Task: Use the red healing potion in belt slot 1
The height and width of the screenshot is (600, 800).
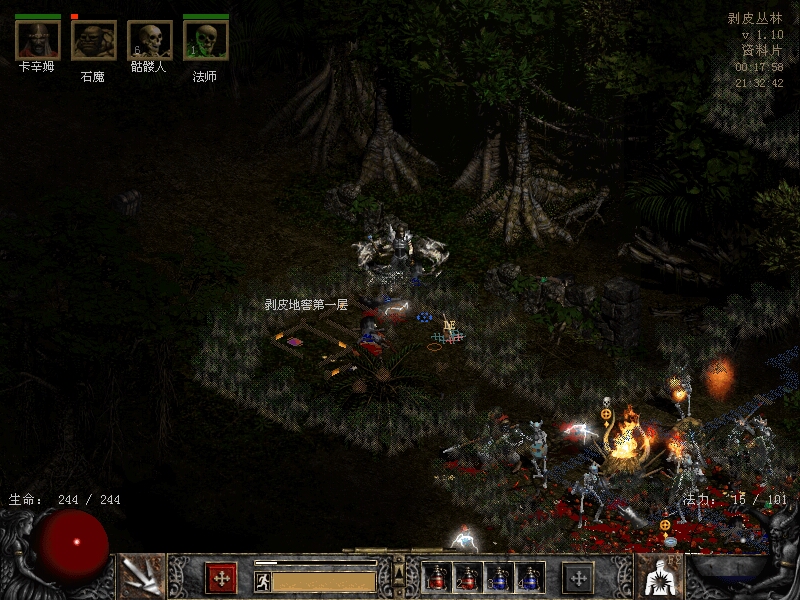Action: click(x=438, y=577)
